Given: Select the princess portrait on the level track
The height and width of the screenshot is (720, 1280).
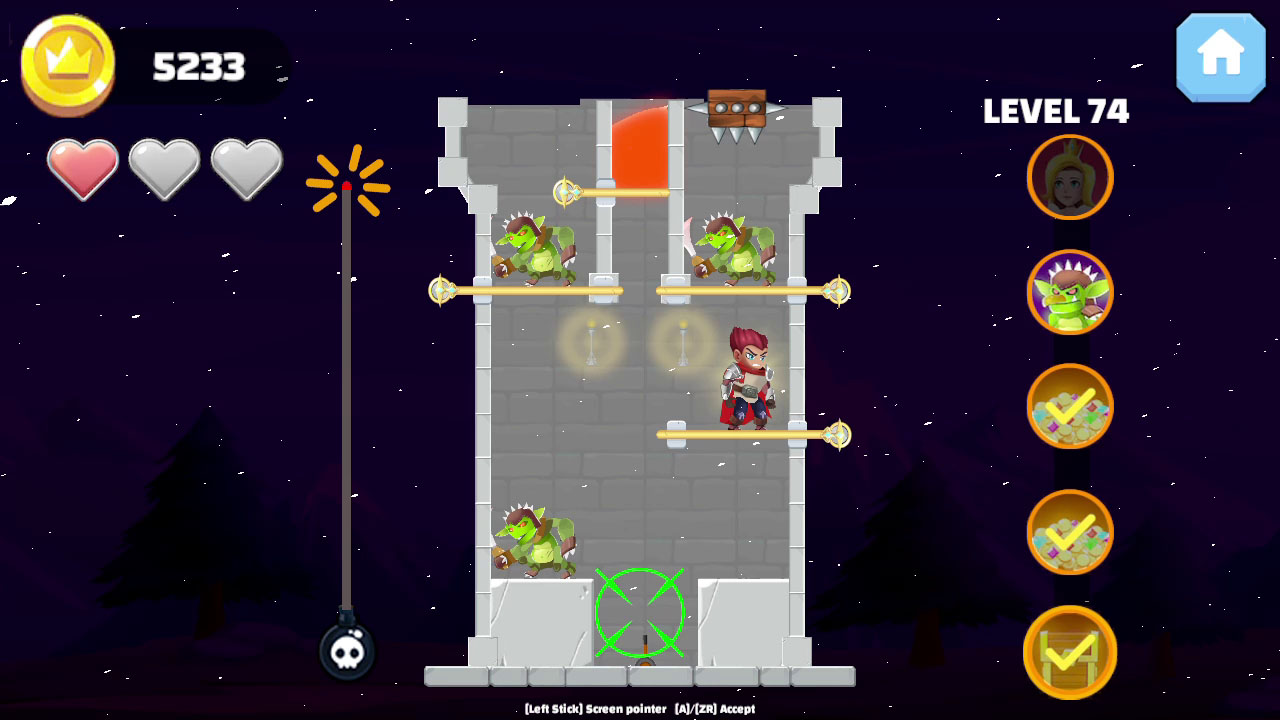Looking at the screenshot, I should (1069, 177).
